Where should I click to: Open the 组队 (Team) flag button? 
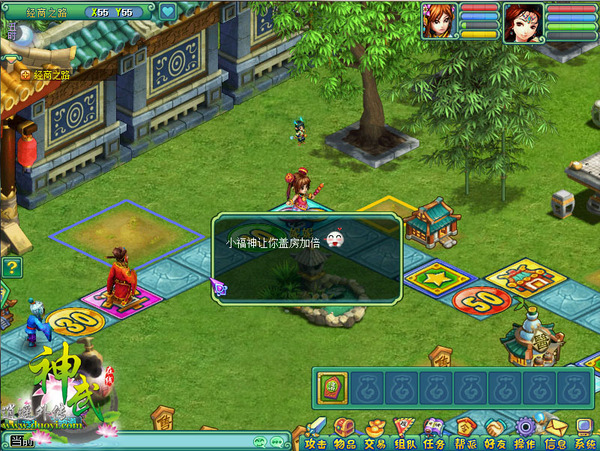pos(405,430)
